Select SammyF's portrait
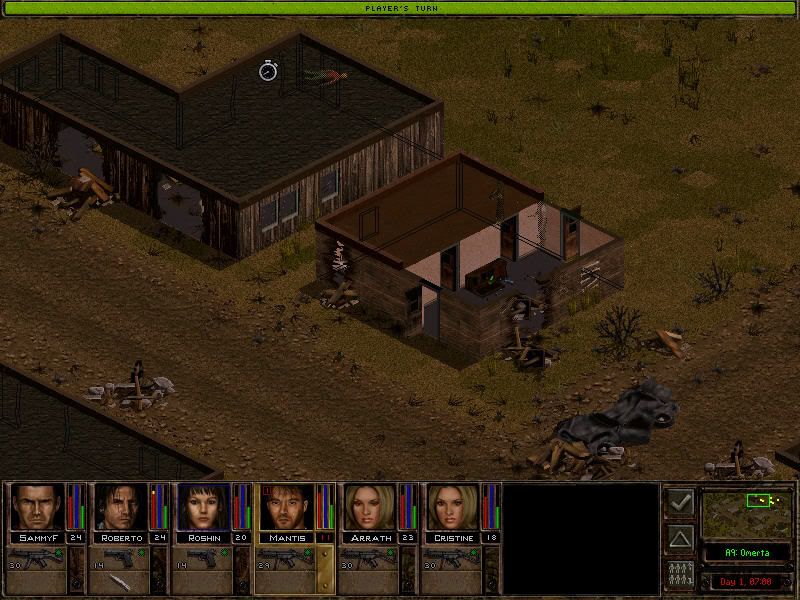The image size is (800, 600). tap(37, 508)
